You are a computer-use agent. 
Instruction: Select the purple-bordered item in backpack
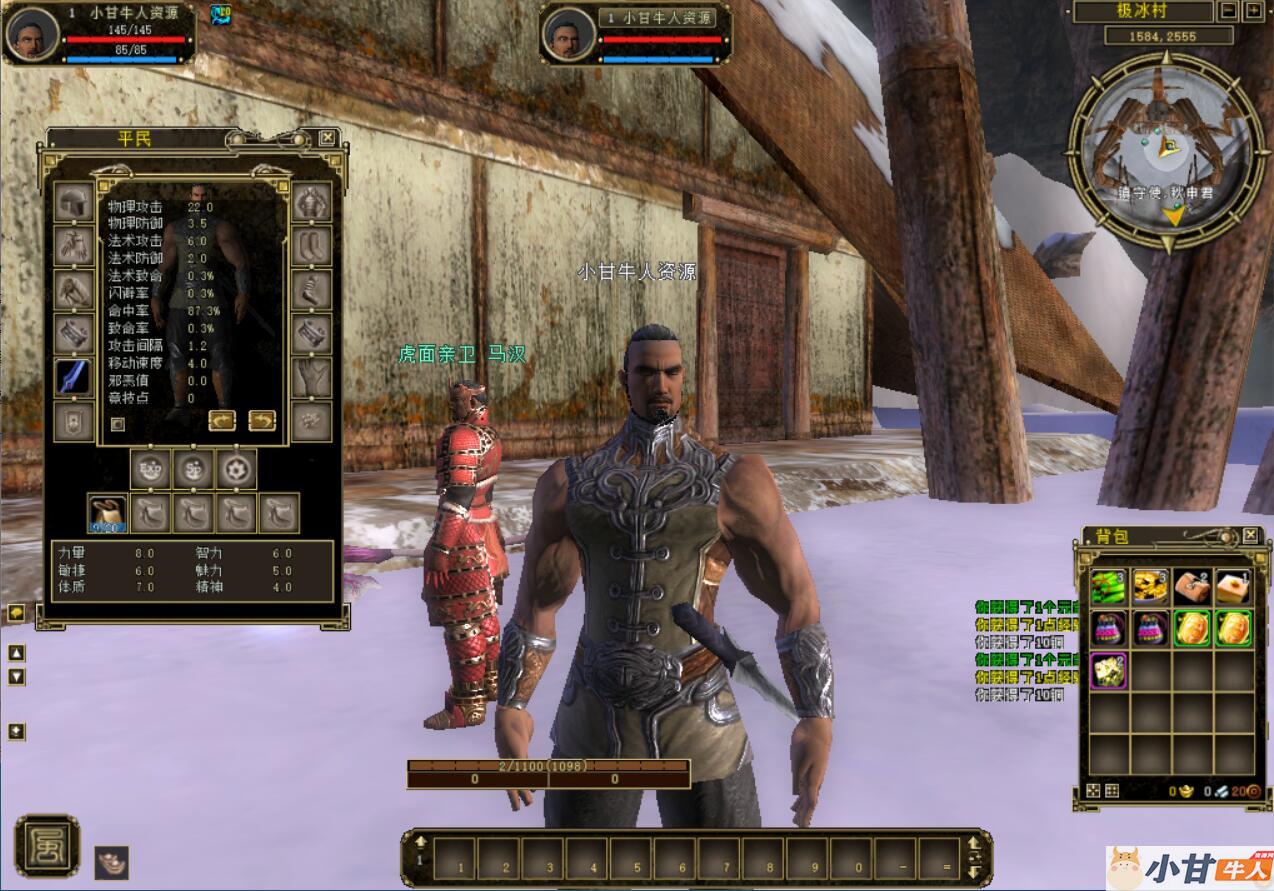[x=1108, y=670]
